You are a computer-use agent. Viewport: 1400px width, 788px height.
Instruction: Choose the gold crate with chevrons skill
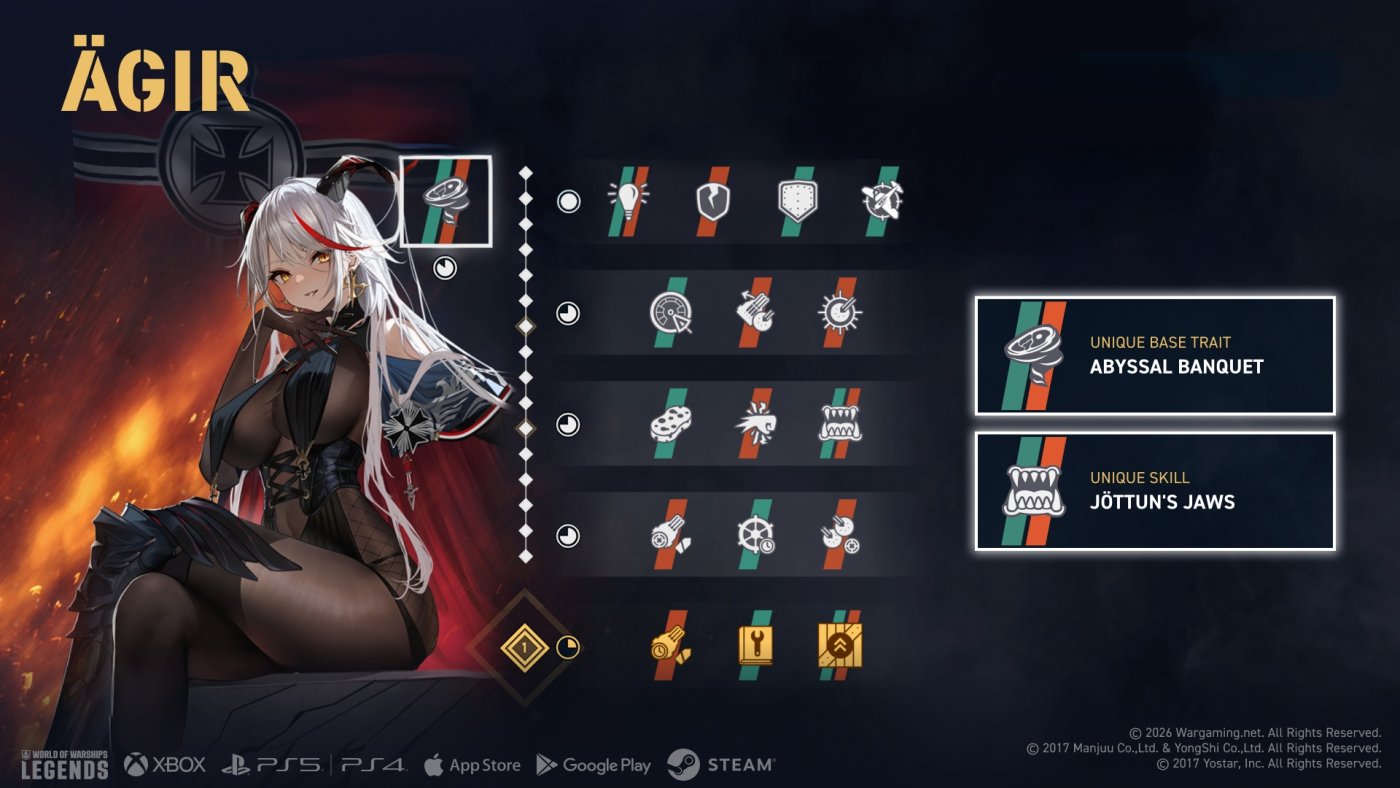[839, 646]
